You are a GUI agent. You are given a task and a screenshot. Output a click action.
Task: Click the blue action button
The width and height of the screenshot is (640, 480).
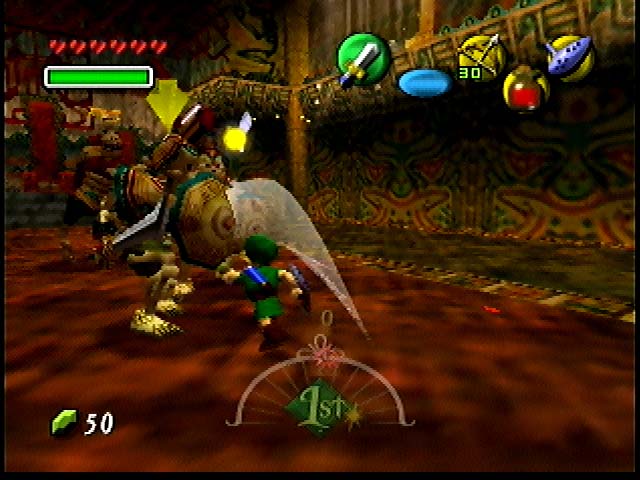click(x=425, y=82)
